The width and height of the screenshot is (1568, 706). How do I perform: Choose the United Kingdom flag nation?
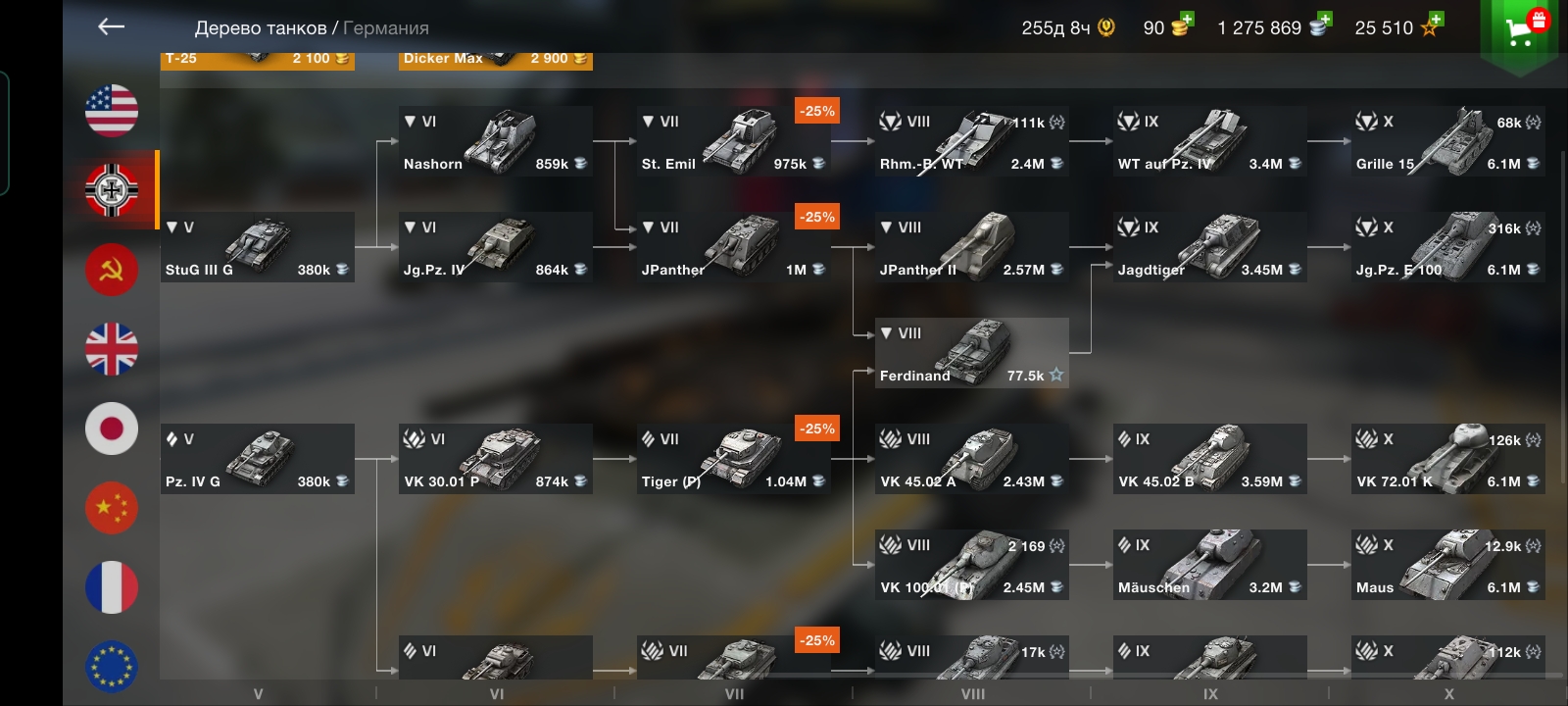click(x=112, y=349)
